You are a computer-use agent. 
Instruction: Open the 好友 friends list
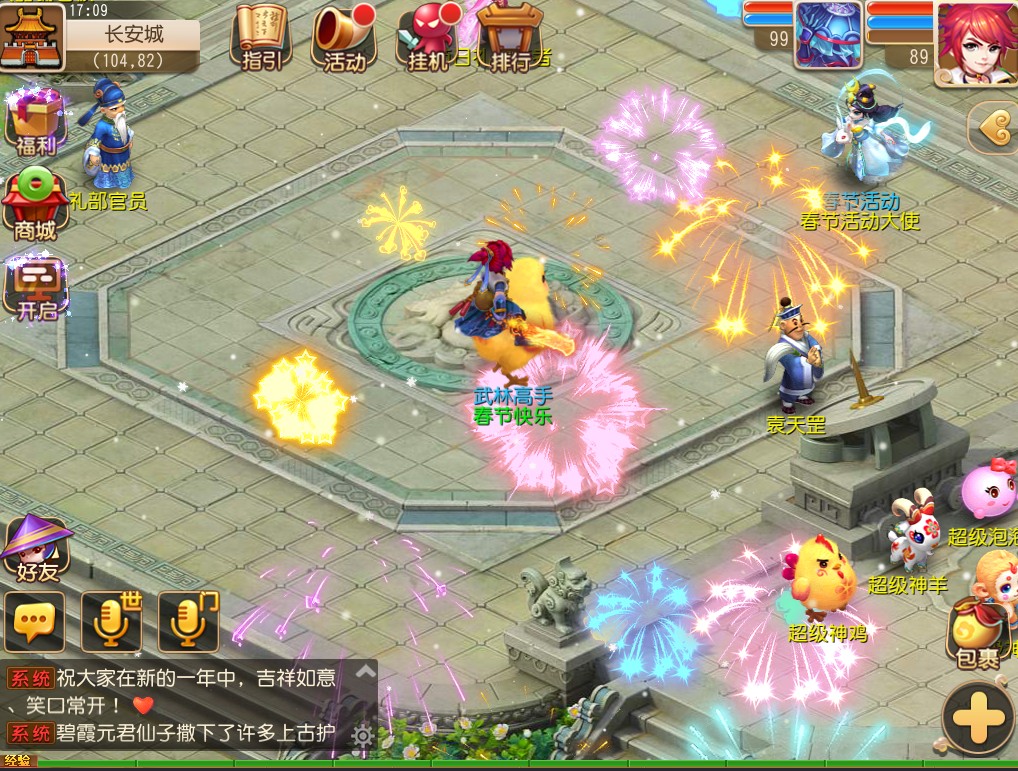(35, 552)
